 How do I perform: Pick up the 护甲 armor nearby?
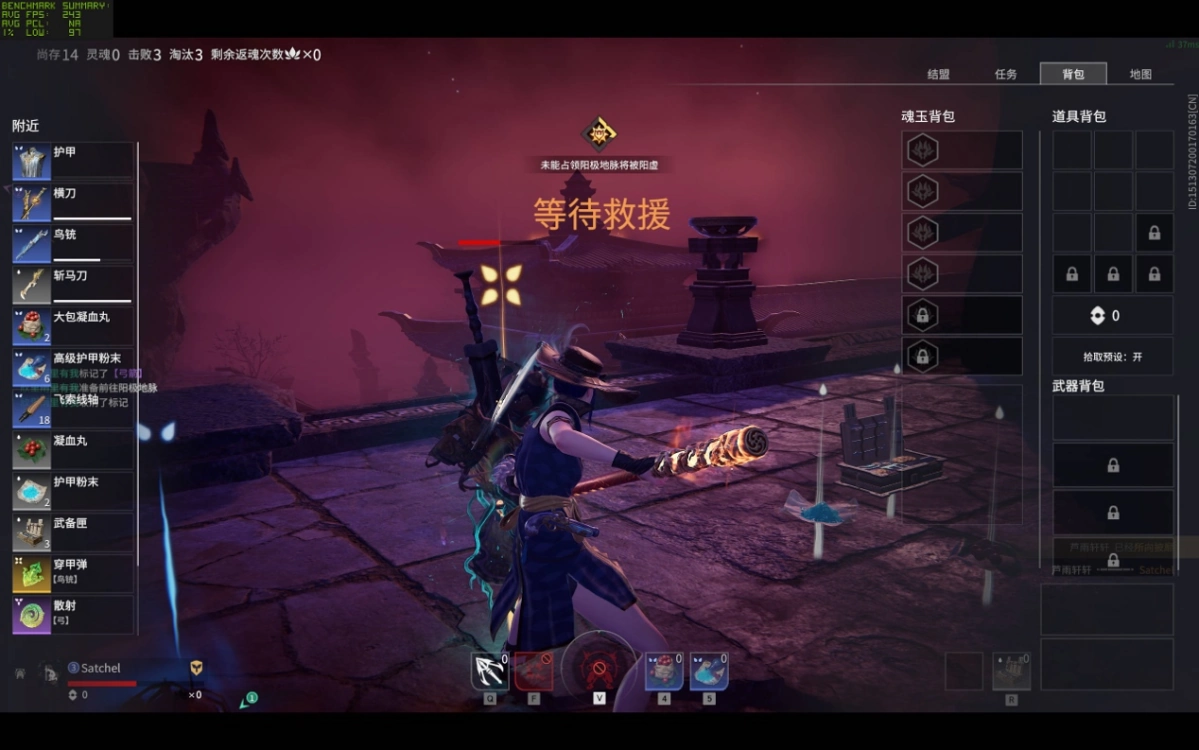pos(73,161)
